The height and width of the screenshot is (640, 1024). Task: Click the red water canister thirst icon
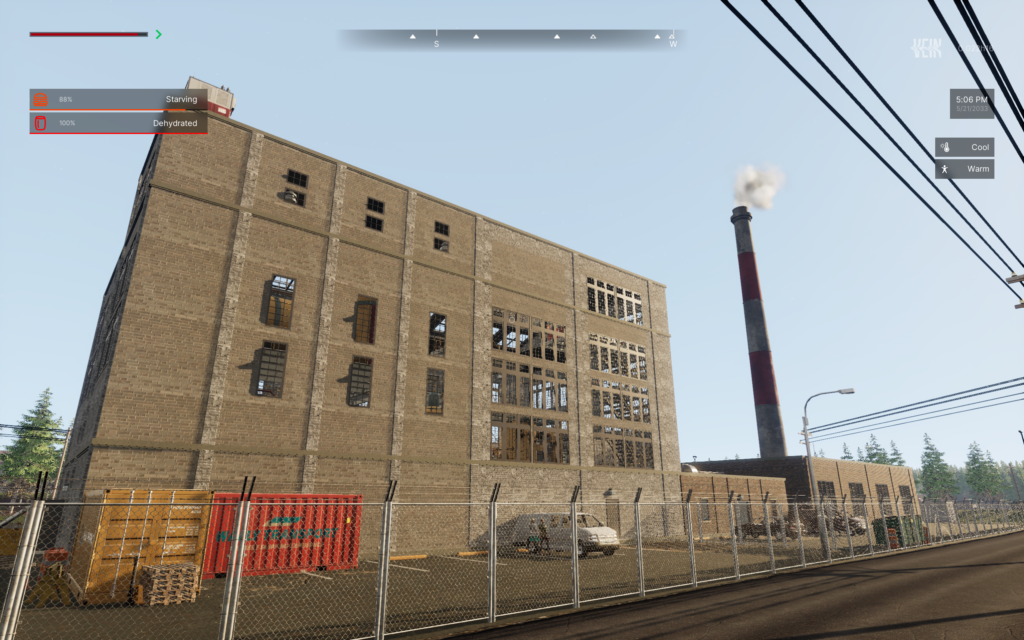tap(40, 123)
